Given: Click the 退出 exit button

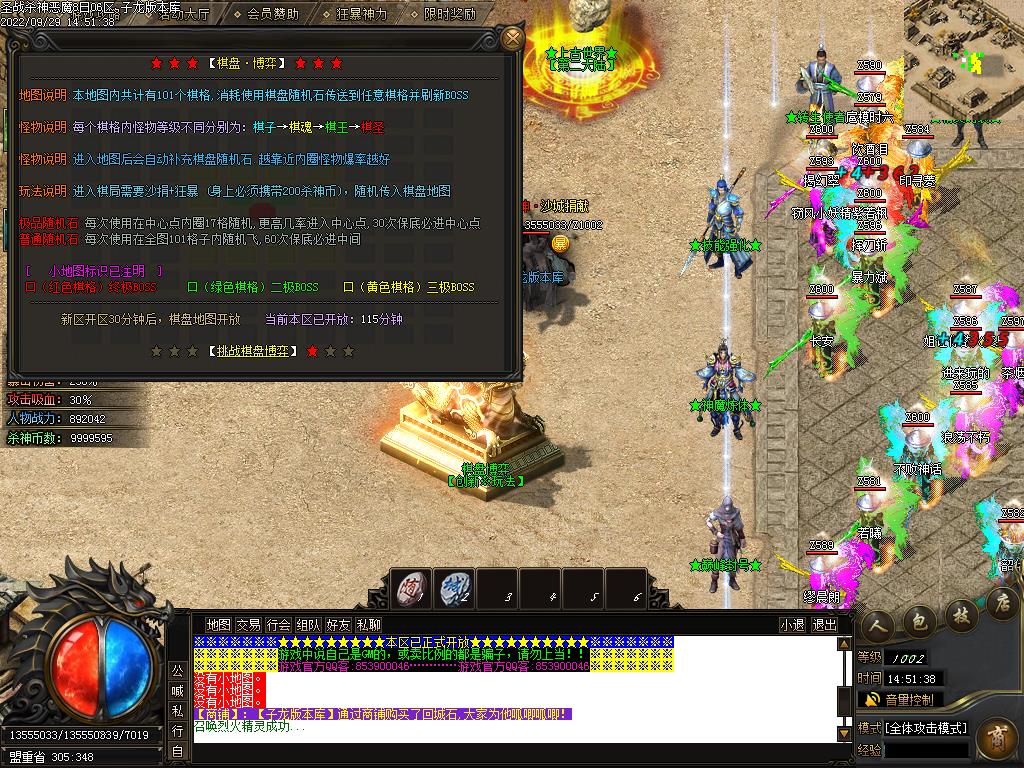Looking at the screenshot, I should point(824,625).
